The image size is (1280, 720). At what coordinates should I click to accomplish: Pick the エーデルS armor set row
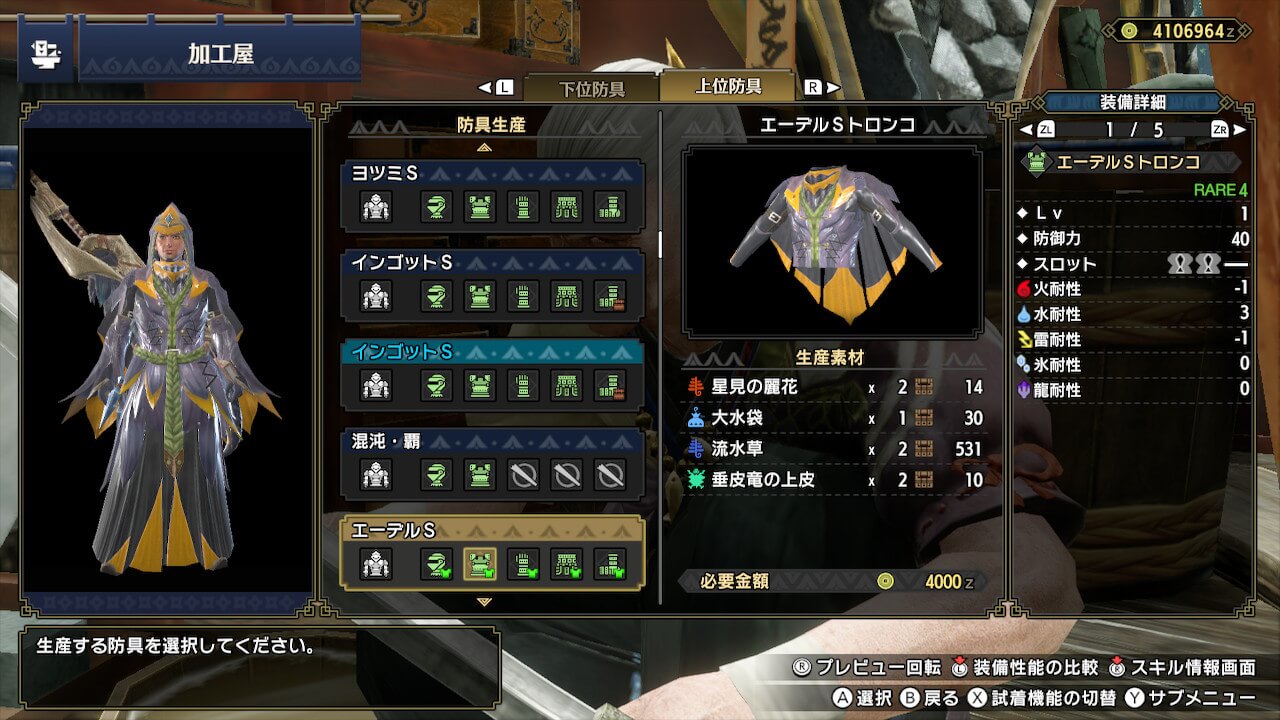click(x=492, y=553)
